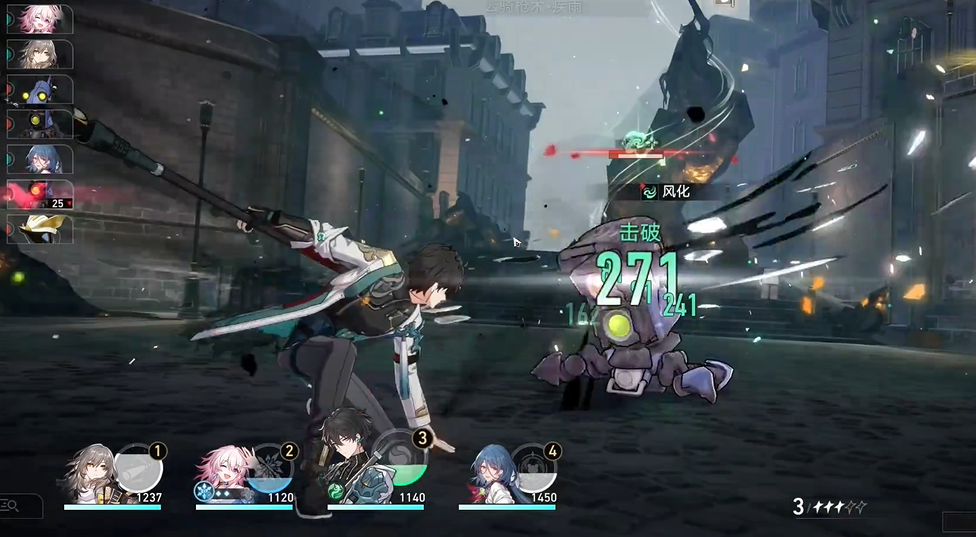The width and height of the screenshot is (976, 537).
Task: Click the red enemy showing 25 in turn order
Action: coord(40,194)
